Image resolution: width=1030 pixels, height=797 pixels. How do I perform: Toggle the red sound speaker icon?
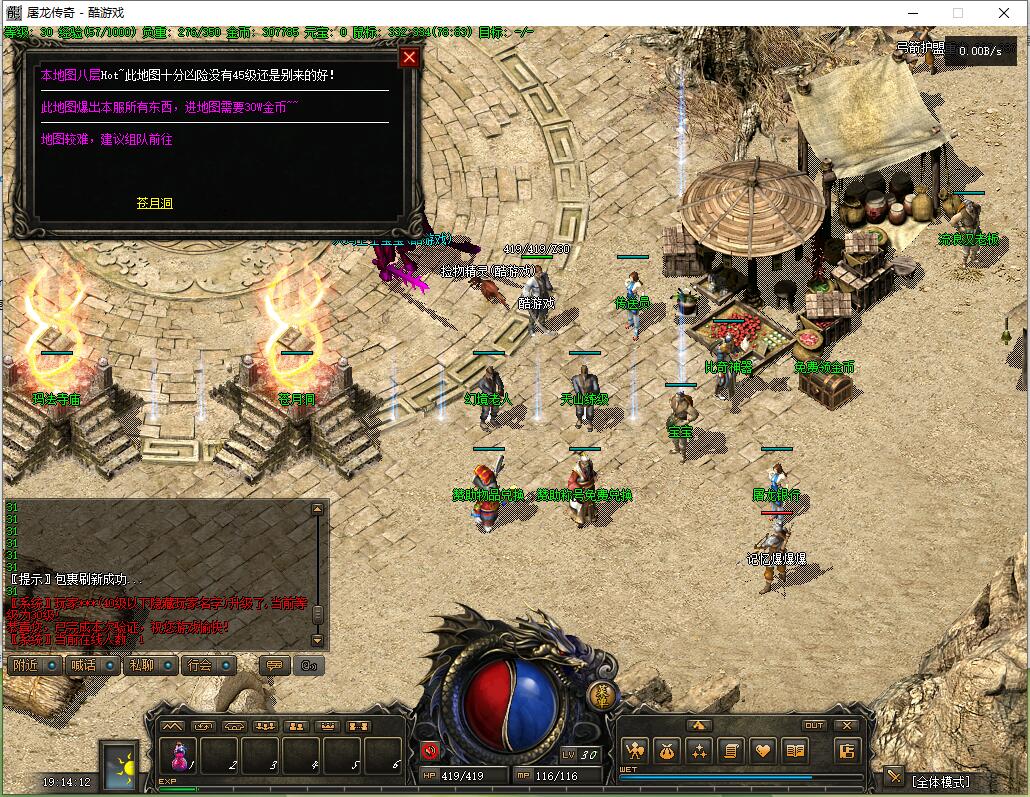[431, 751]
